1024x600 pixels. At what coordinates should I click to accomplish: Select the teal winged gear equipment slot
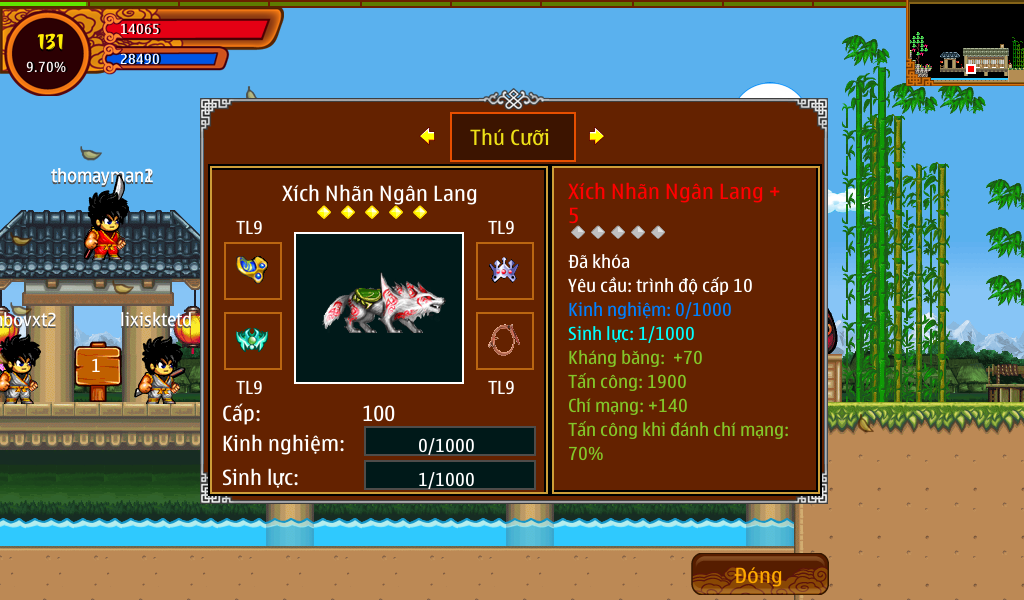pyautogui.click(x=252, y=340)
